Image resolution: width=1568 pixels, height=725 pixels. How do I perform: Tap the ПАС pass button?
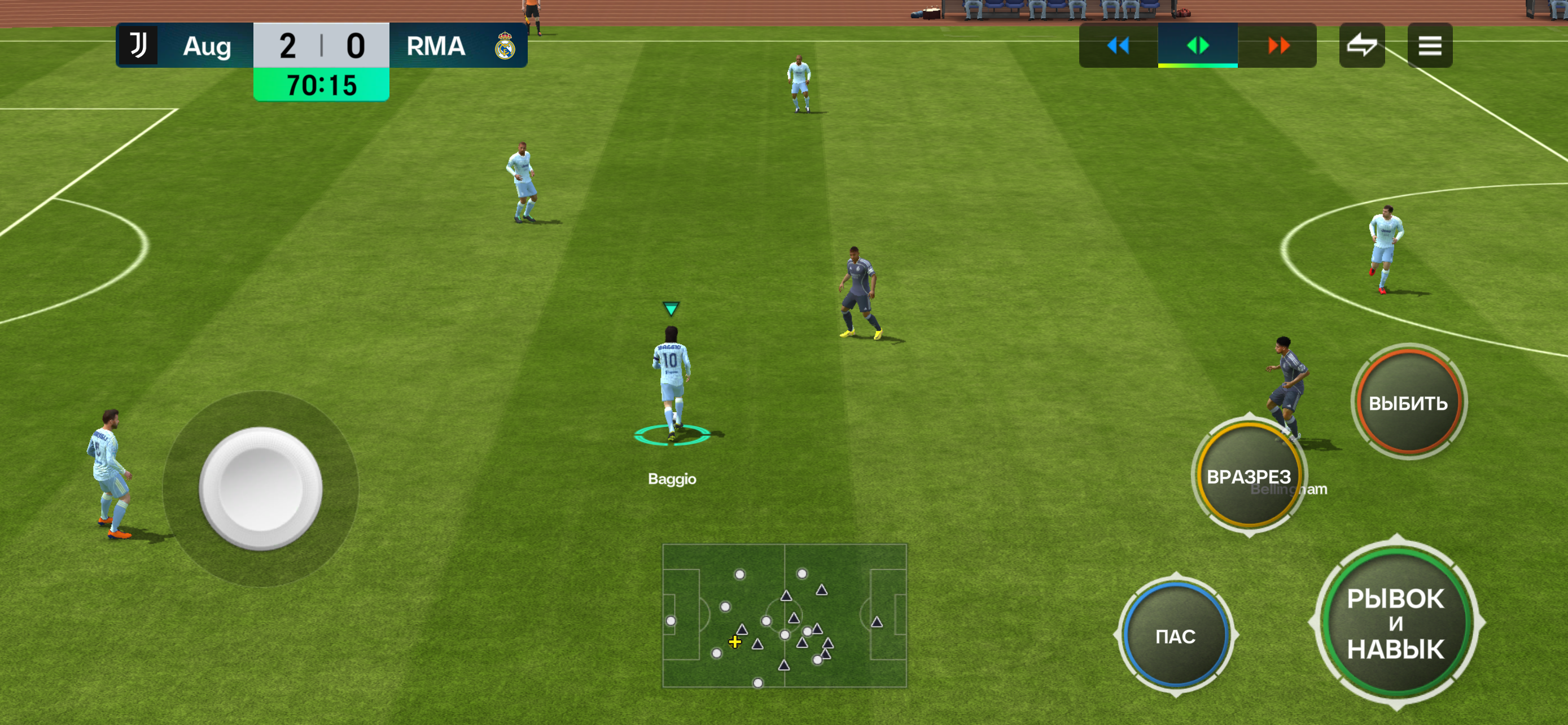tap(1175, 636)
